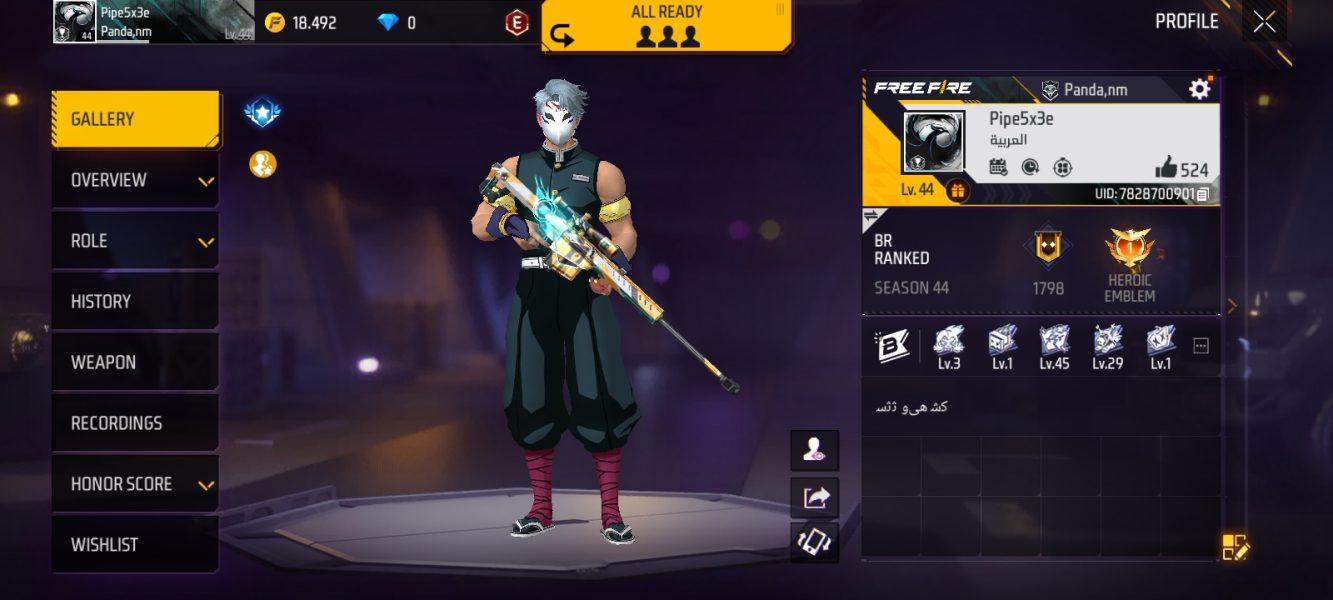Close the Profile screen
This screenshot has height=600, width=1333.
[1264, 22]
